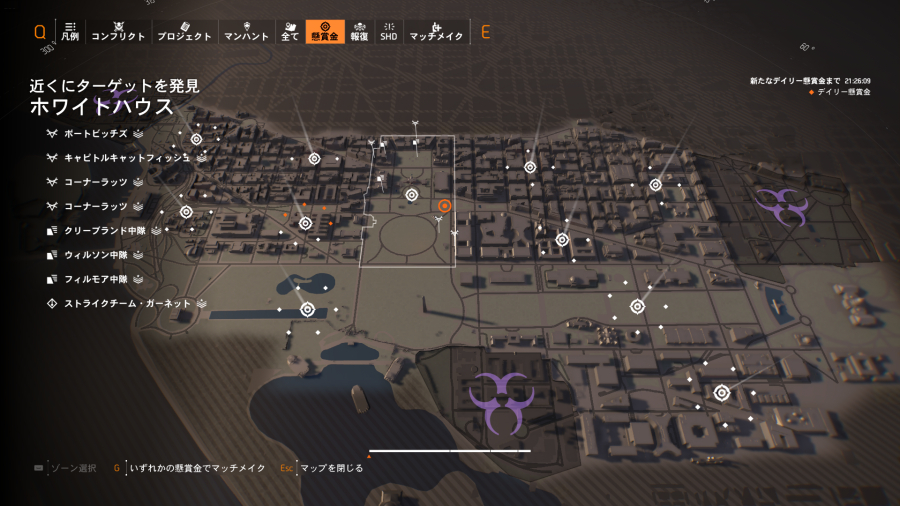This screenshot has width=900, height=506.
Task: Click the orange bounty target map marker
Action: coord(445,205)
